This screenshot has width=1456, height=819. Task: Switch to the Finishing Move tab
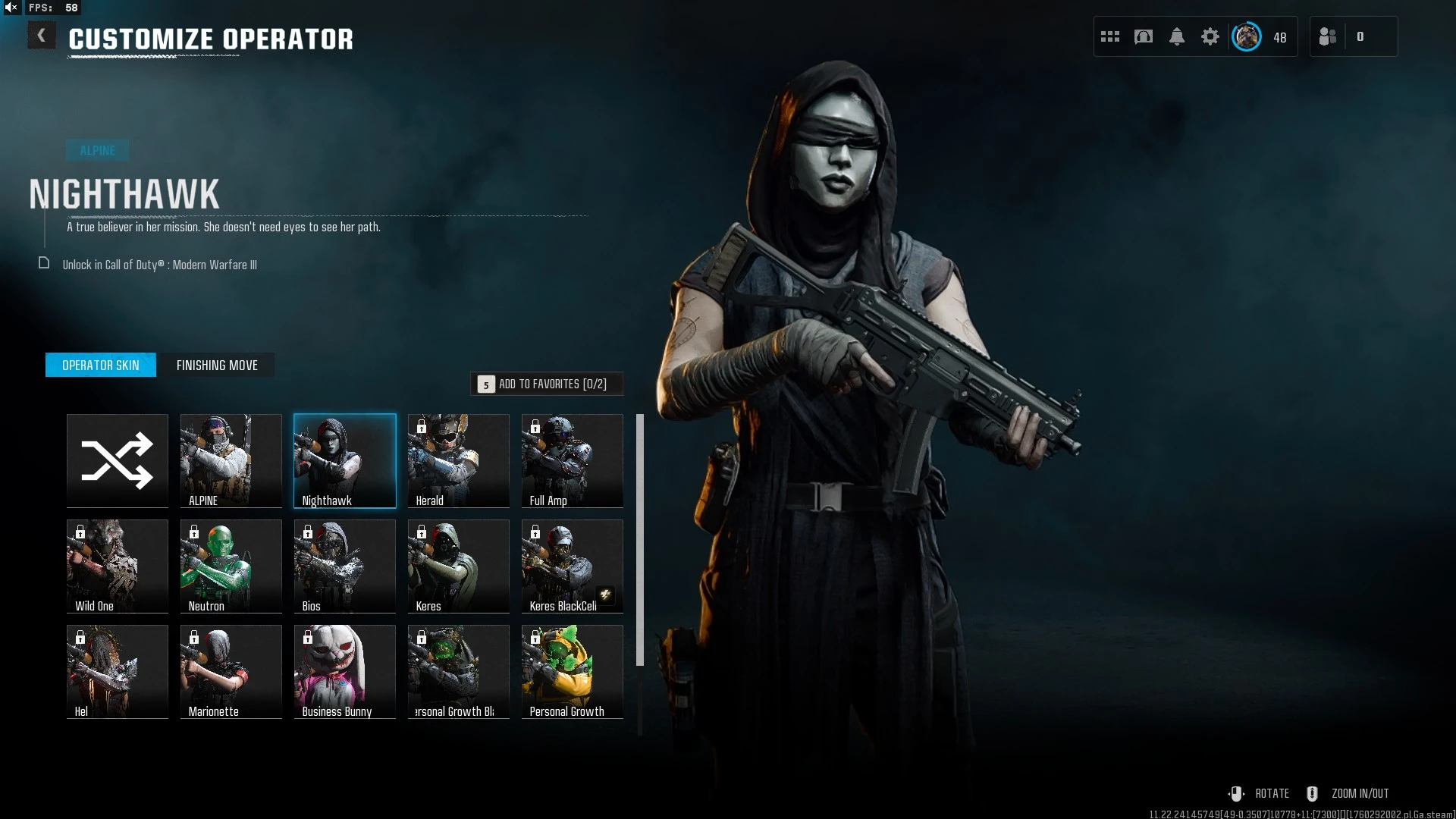(217, 365)
